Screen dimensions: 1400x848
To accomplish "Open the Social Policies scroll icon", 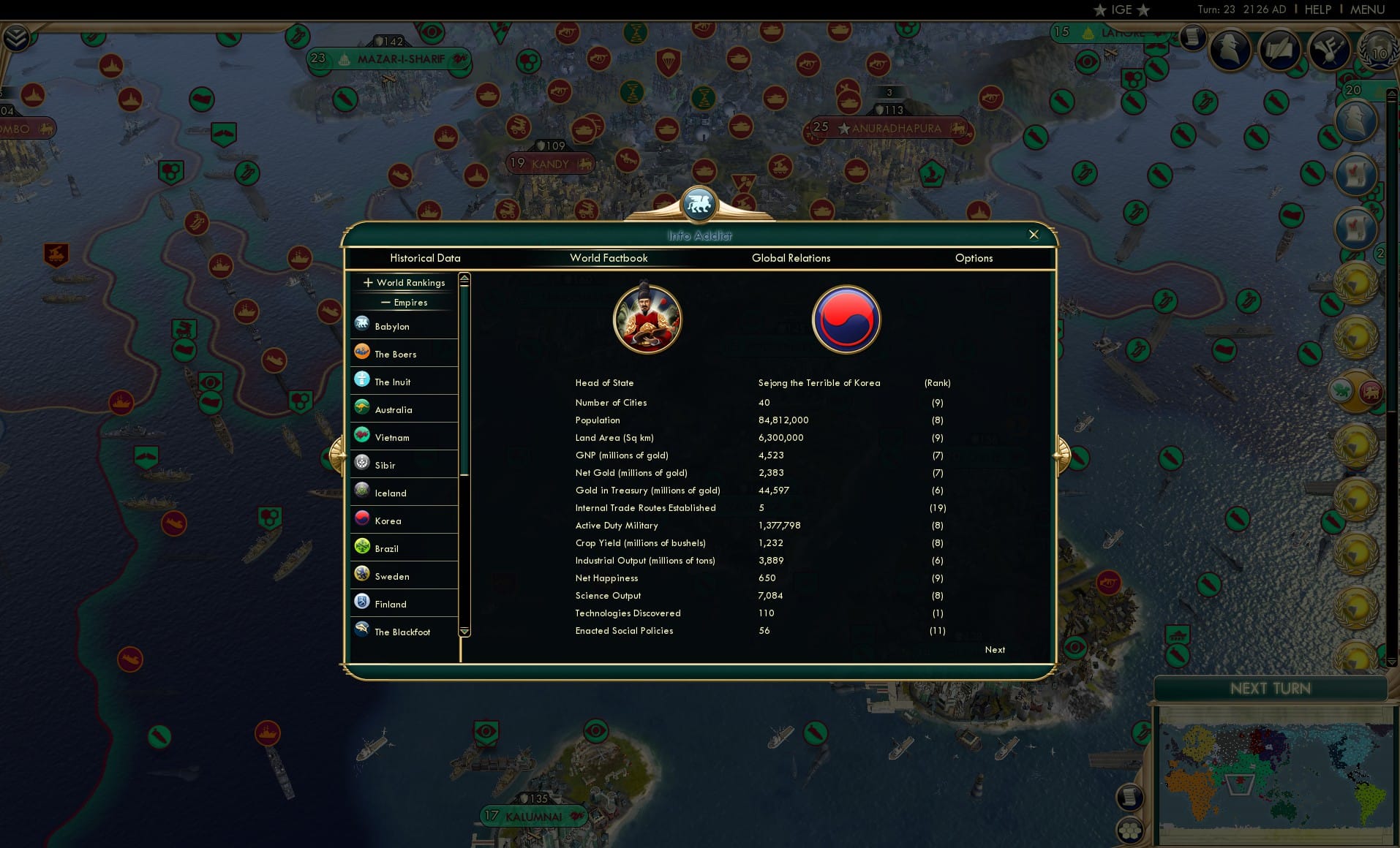I will pos(1280,50).
